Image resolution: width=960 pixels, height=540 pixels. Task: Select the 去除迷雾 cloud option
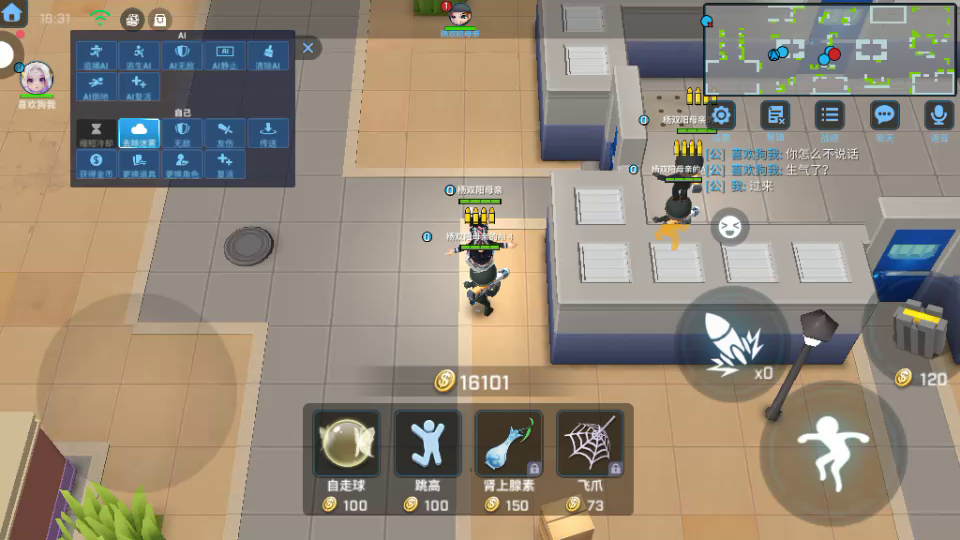click(139, 134)
